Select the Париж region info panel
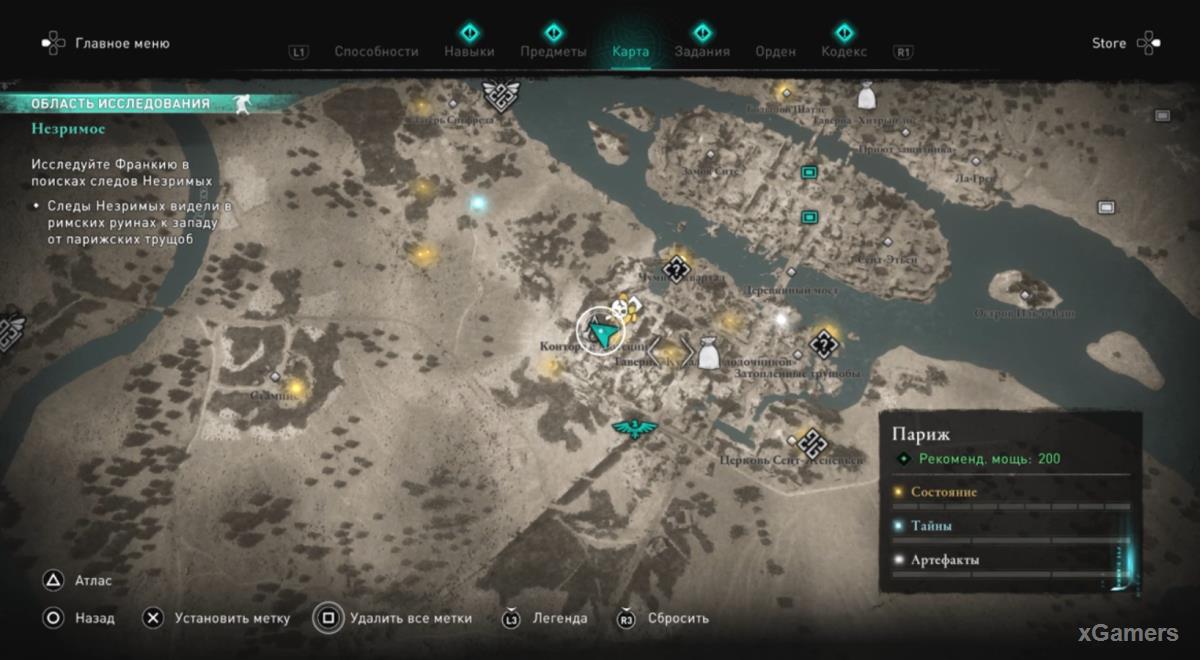Image resolution: width=1200 pixels, height=660 pixels. pos(1010,496)
